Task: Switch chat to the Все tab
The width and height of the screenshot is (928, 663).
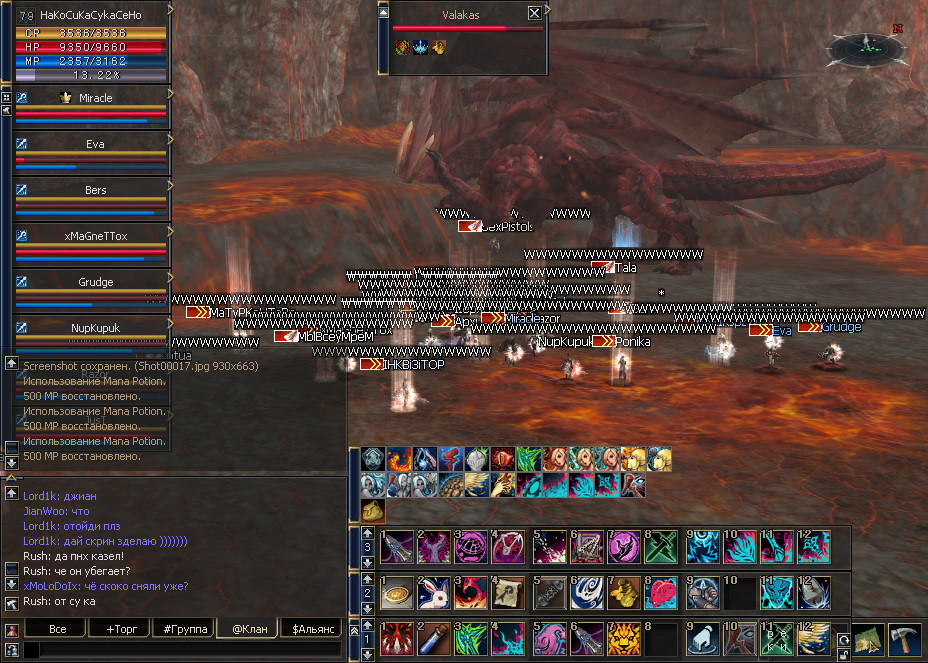Action: [x=57, y=628]
